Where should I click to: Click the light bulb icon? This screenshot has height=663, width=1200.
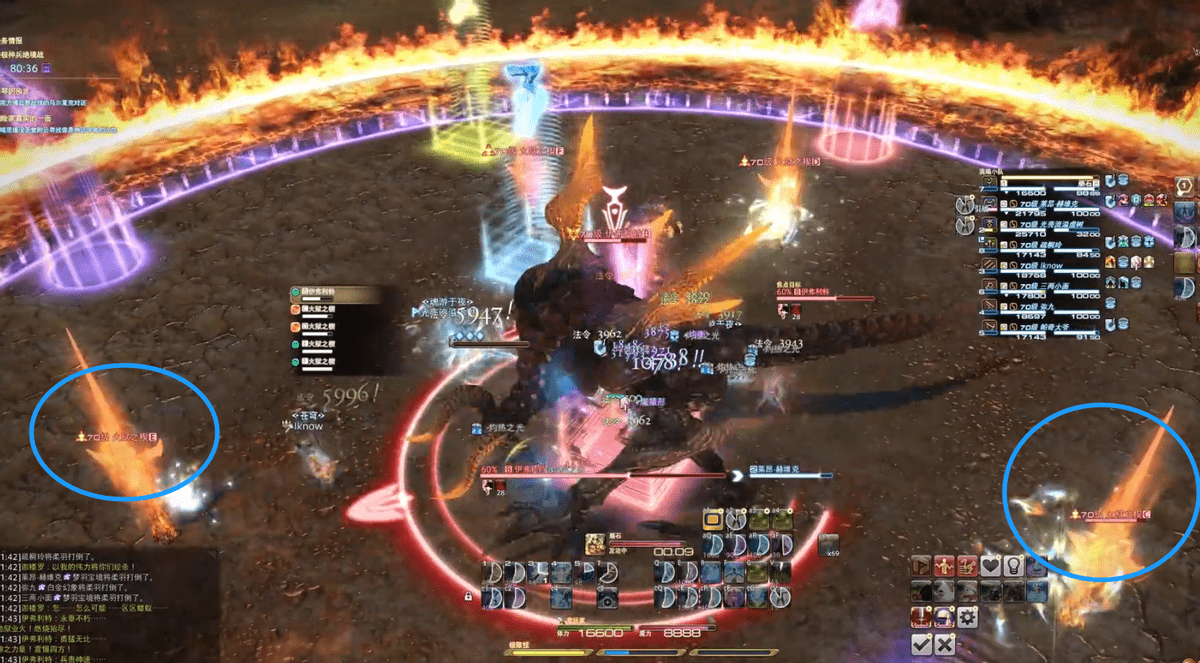click(1013, 566)
